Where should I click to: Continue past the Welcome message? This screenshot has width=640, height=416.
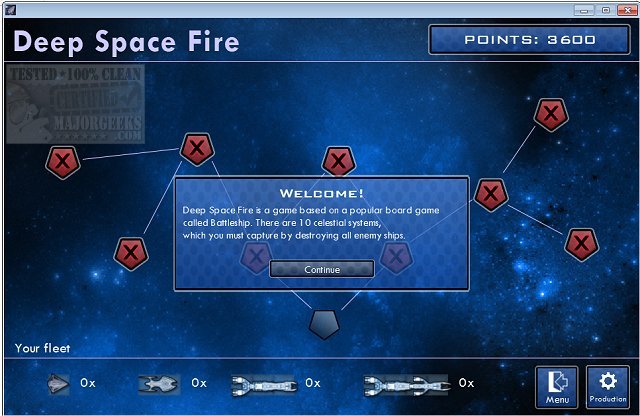click(x=322, y=269)
